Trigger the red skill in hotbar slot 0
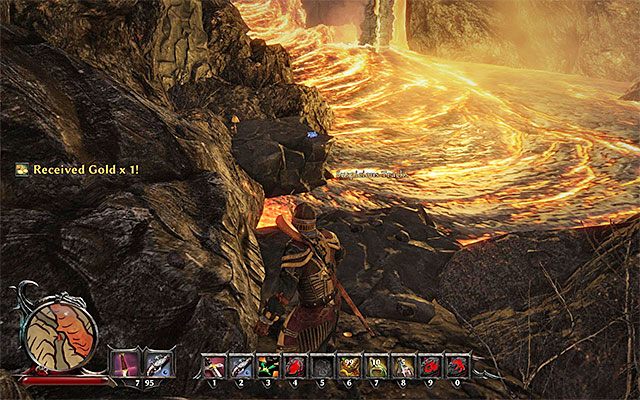Screen dimensions: 640x400 point(457,367)
